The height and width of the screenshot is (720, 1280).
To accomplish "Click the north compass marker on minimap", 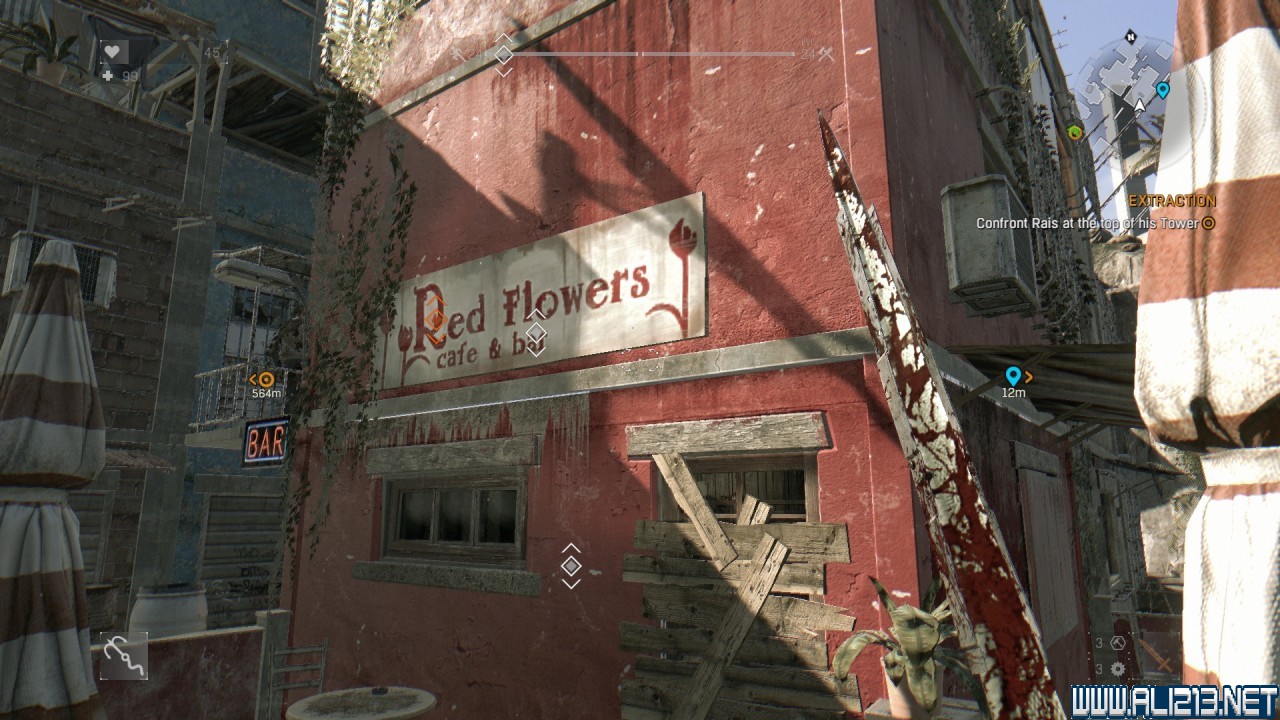I will tap(1131, 38).
